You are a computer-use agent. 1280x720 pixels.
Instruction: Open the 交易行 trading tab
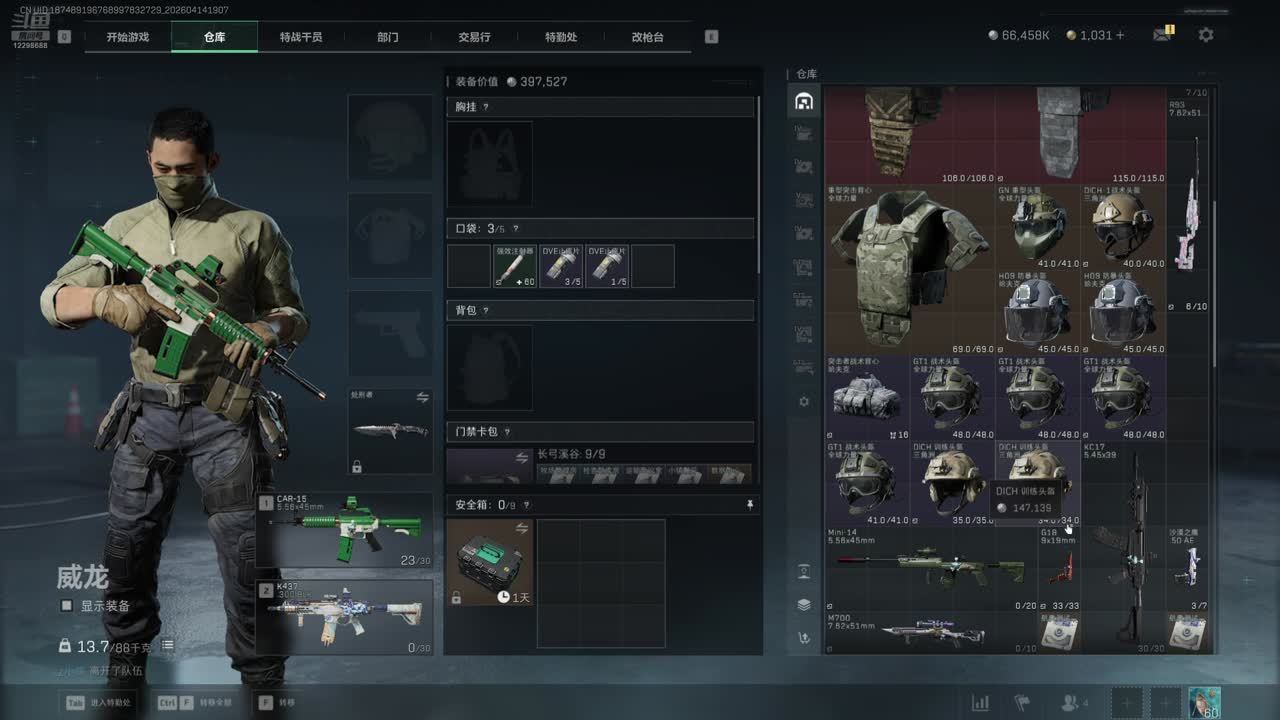click(x=474, y=37)
